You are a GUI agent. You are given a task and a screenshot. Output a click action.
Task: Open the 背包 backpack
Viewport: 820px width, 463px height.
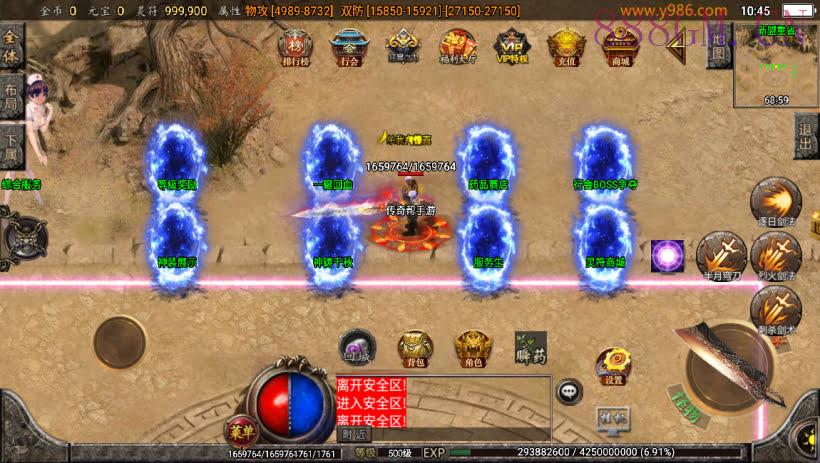point(414,348)
